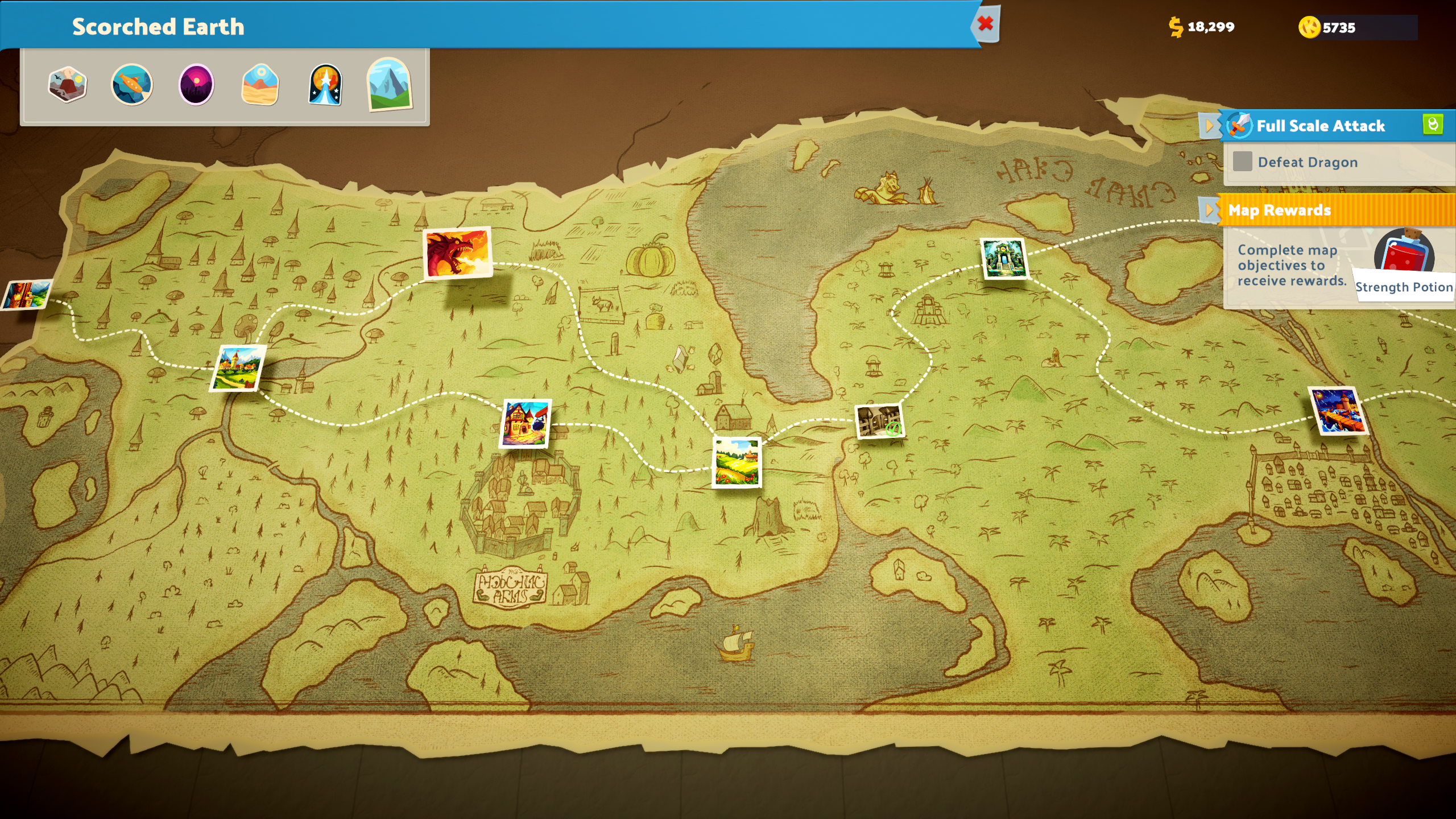The height and width of the screenshot is (819, 1456).
Task: Choose the flowery meadow farm thumbnail
Action: (x=737, y=462)
